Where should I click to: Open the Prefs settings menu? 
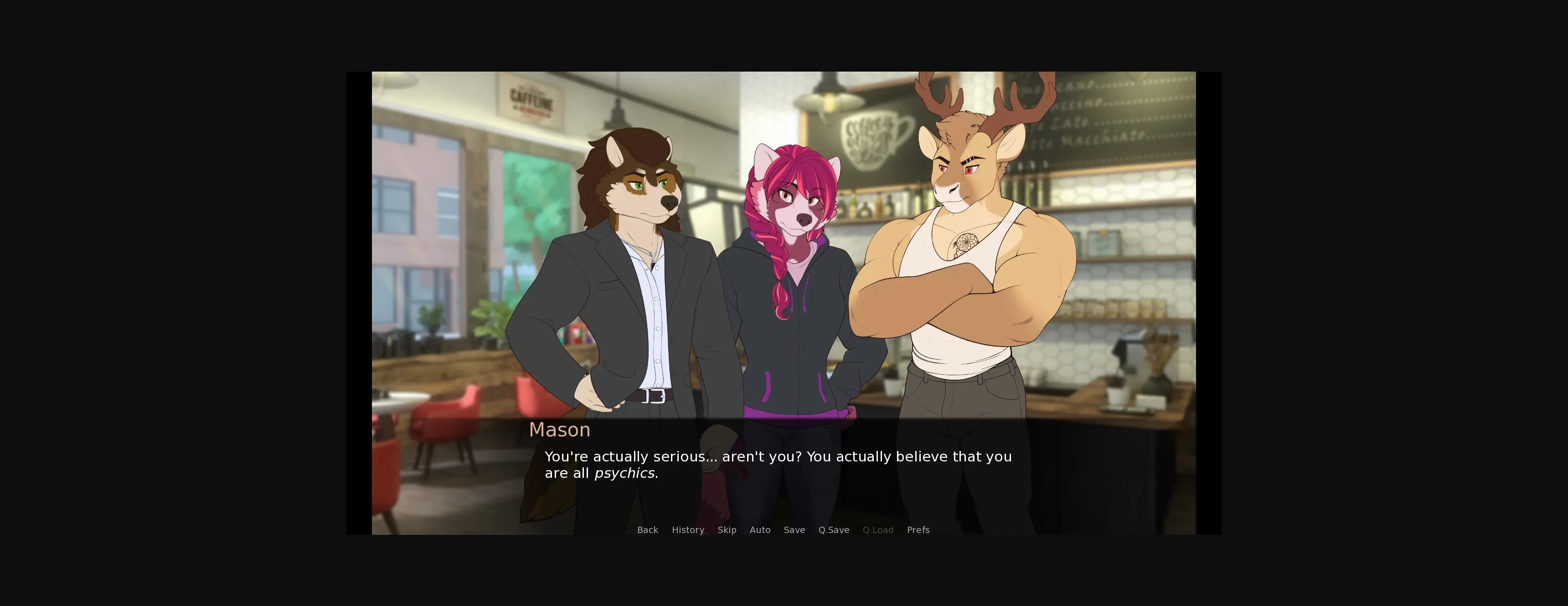[x=918, y=530]
